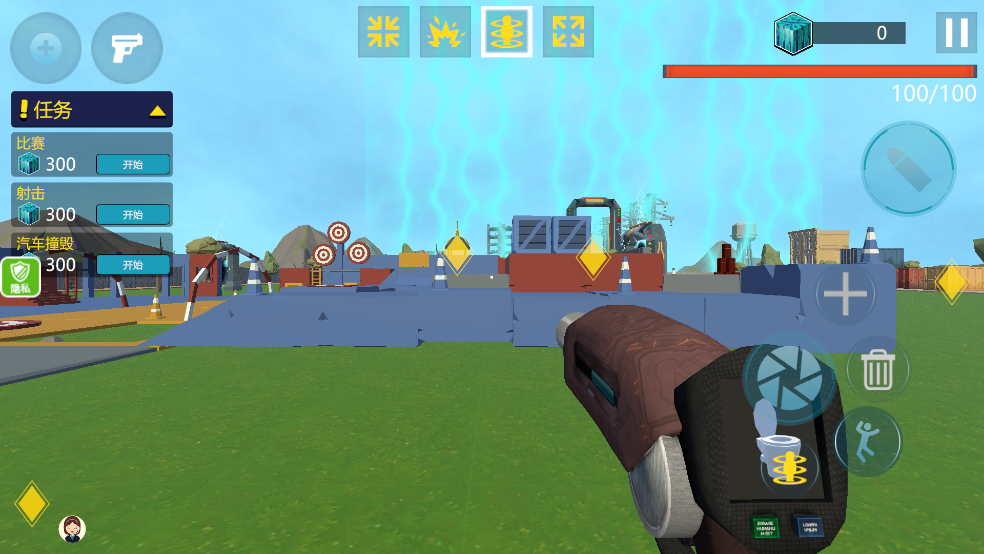984x554 pixels.
Task: Tap the large plus spawn button
Action: (845, 294)
